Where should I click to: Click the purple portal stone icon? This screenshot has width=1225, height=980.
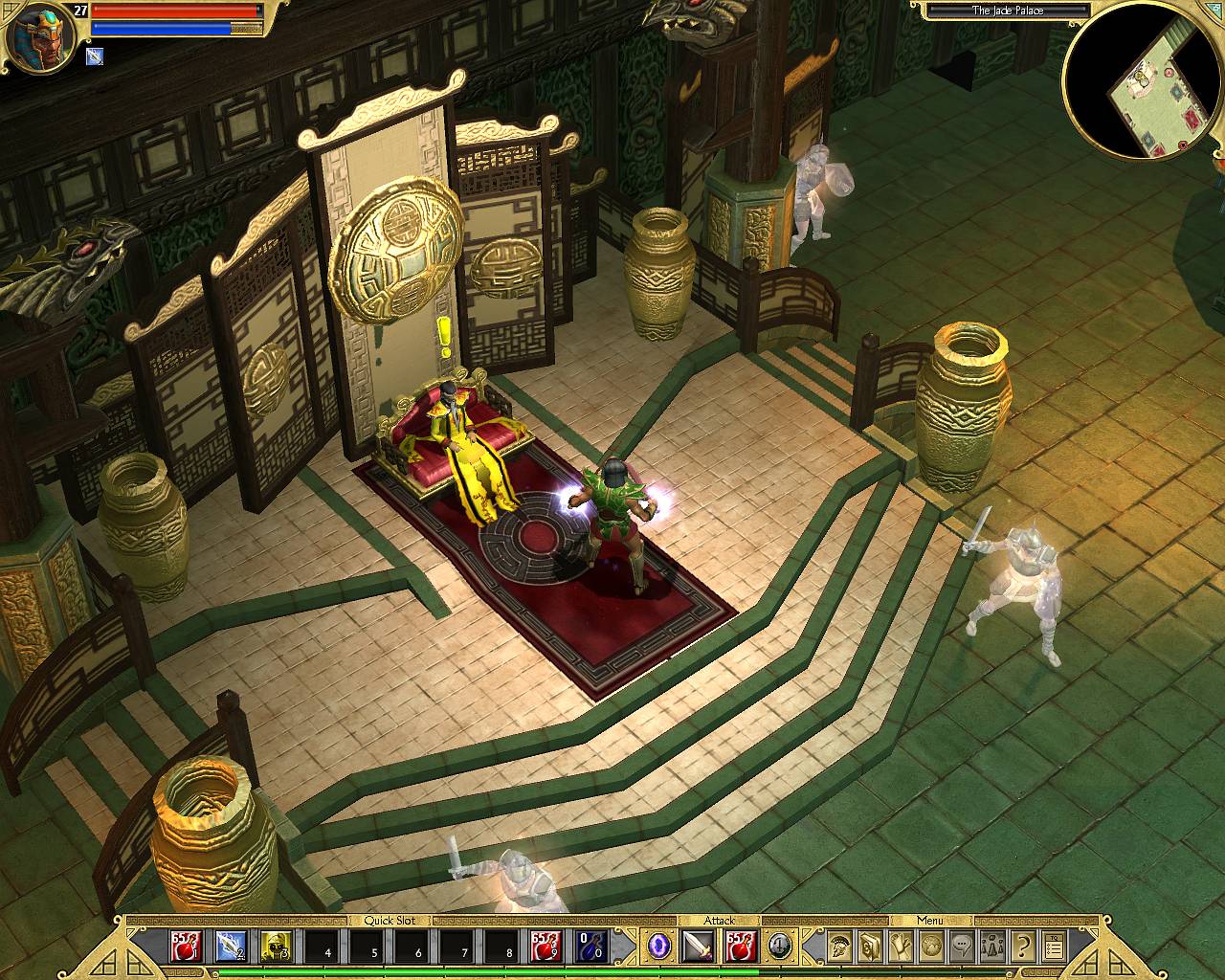(658, 947)
